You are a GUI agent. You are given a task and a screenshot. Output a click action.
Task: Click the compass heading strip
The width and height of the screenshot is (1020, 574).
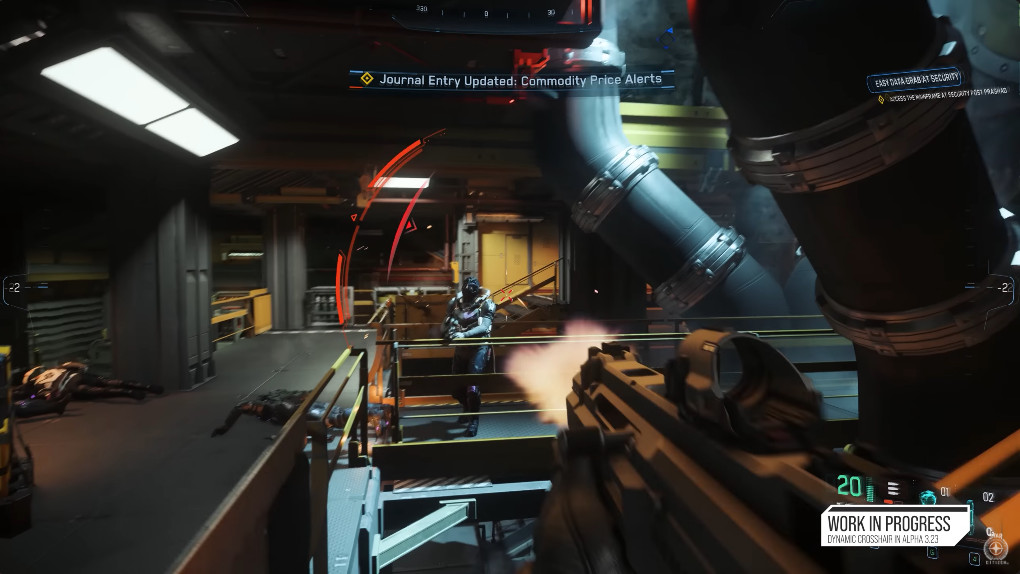[x=486, y=14]
